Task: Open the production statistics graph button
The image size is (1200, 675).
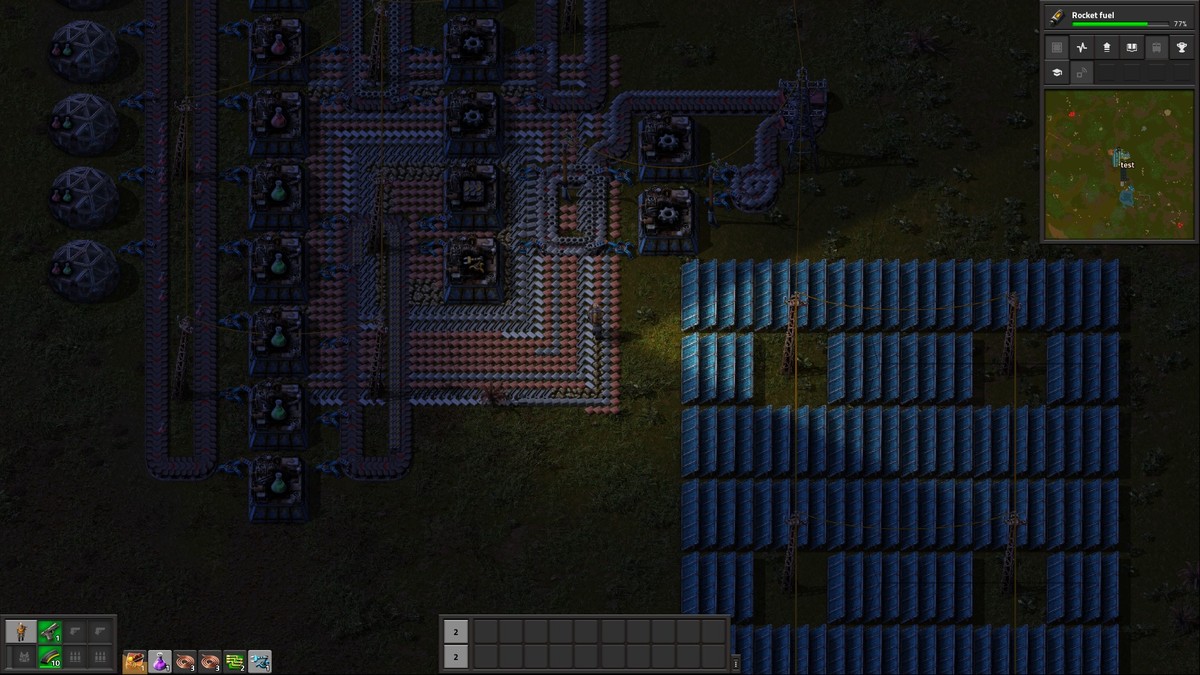Action: click(x=1082, y=47)
